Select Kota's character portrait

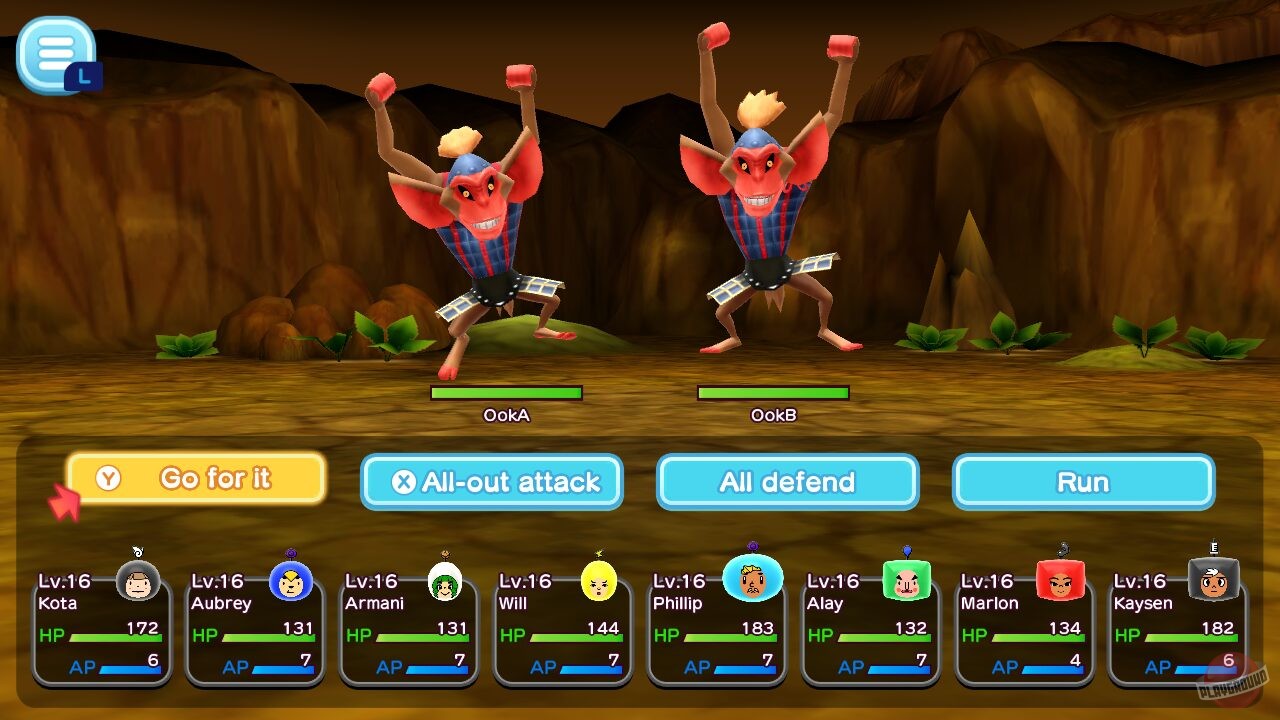coord(140,580)
